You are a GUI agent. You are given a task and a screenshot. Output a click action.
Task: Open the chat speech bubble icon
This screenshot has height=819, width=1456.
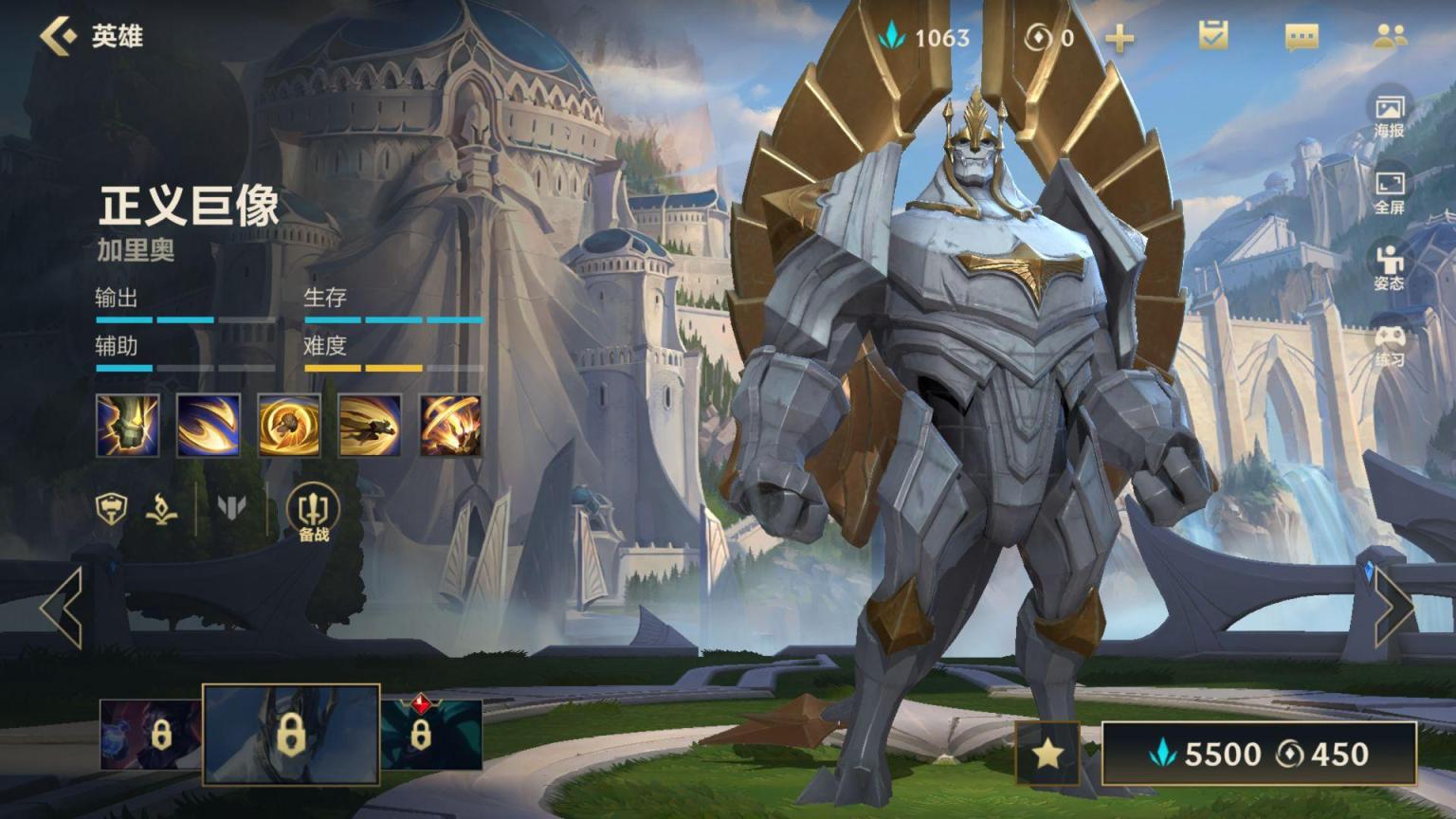pos(1301,37)
